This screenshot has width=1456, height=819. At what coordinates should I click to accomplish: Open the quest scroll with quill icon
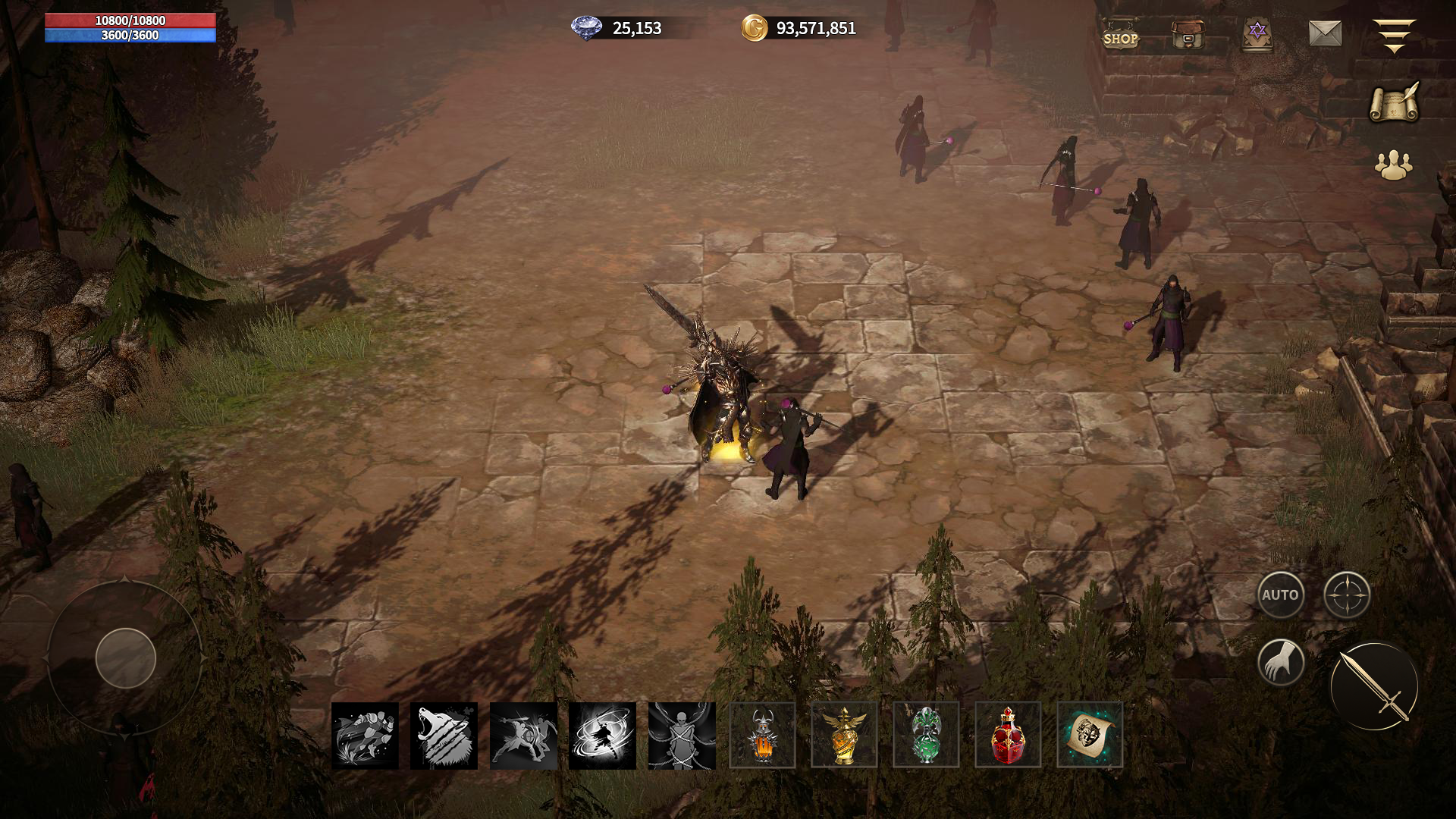point(1395,102)
